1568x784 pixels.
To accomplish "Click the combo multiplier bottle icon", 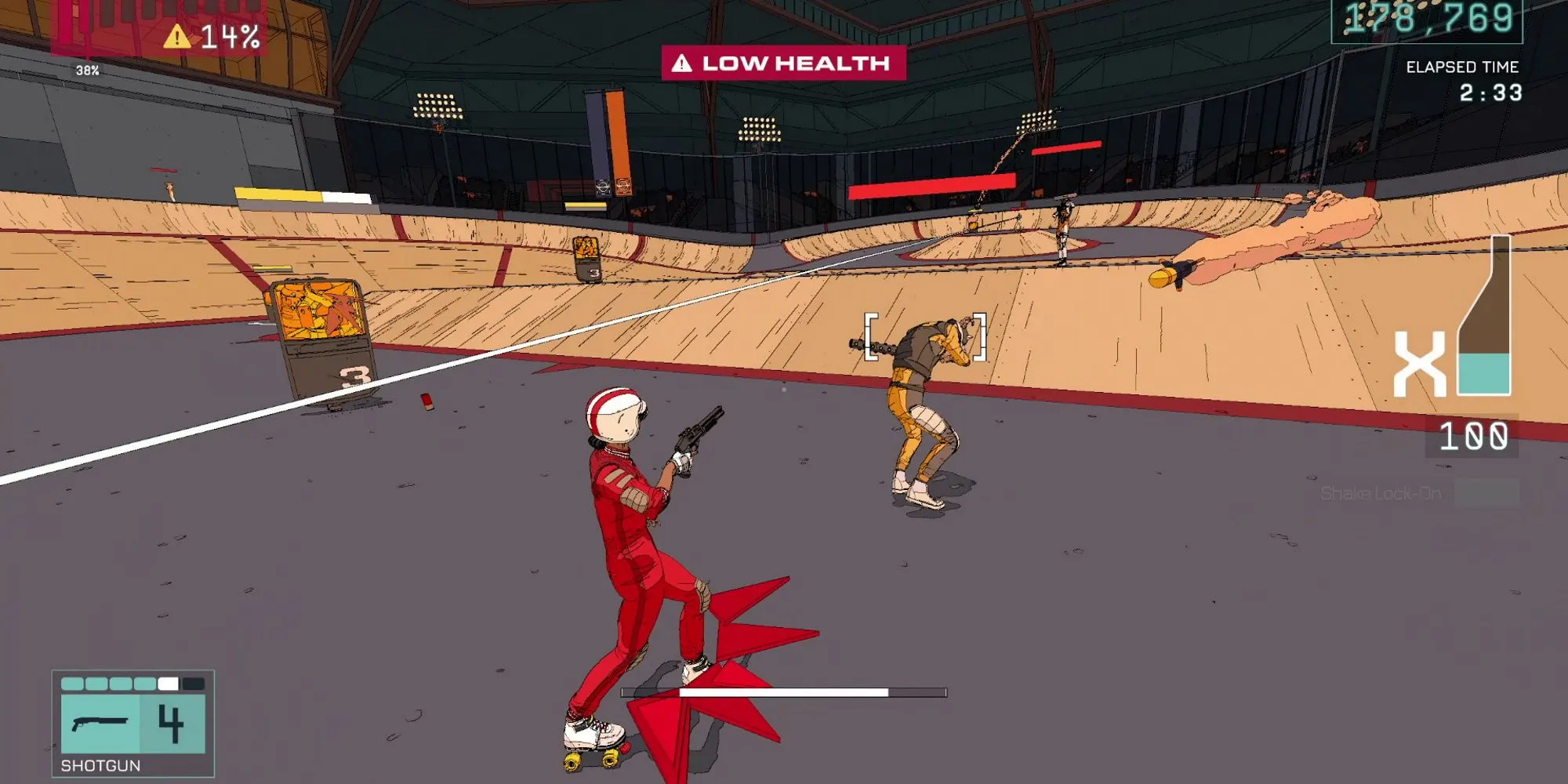I will 1484,316.
